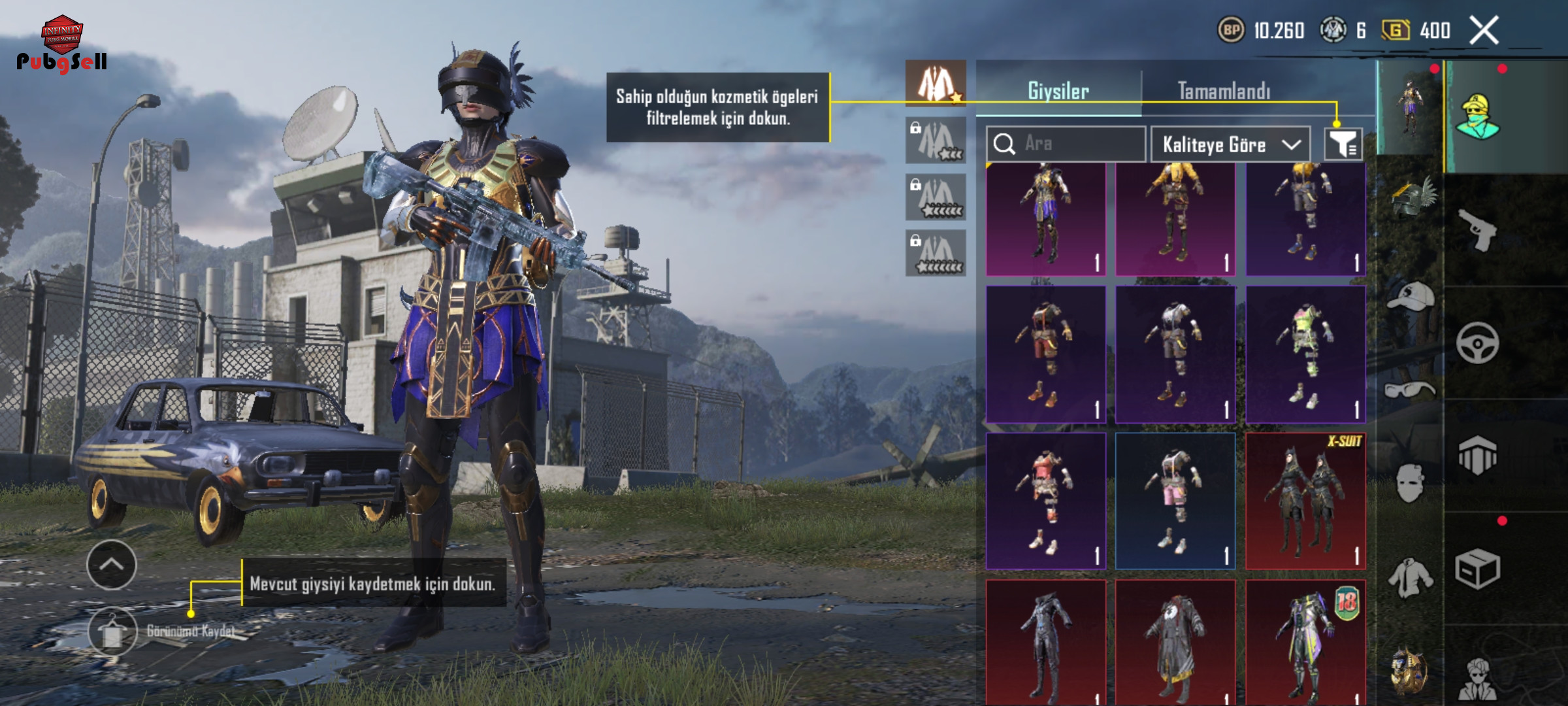
Task: Save look with Görünümü Kaydet button
Action: tap(113, 631)
